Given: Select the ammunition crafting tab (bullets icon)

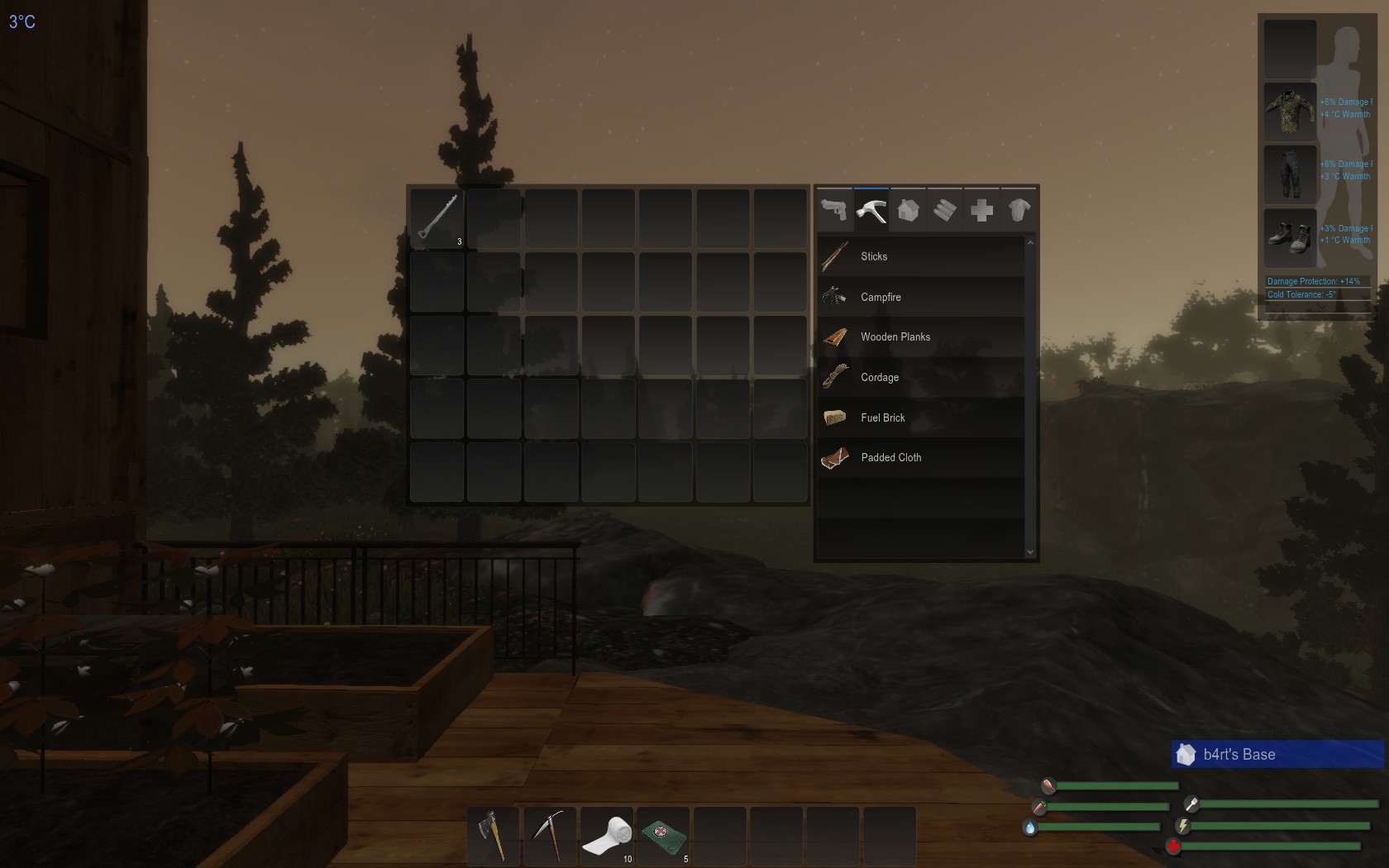Looking at the screenshot, I should tap(944, 210).
